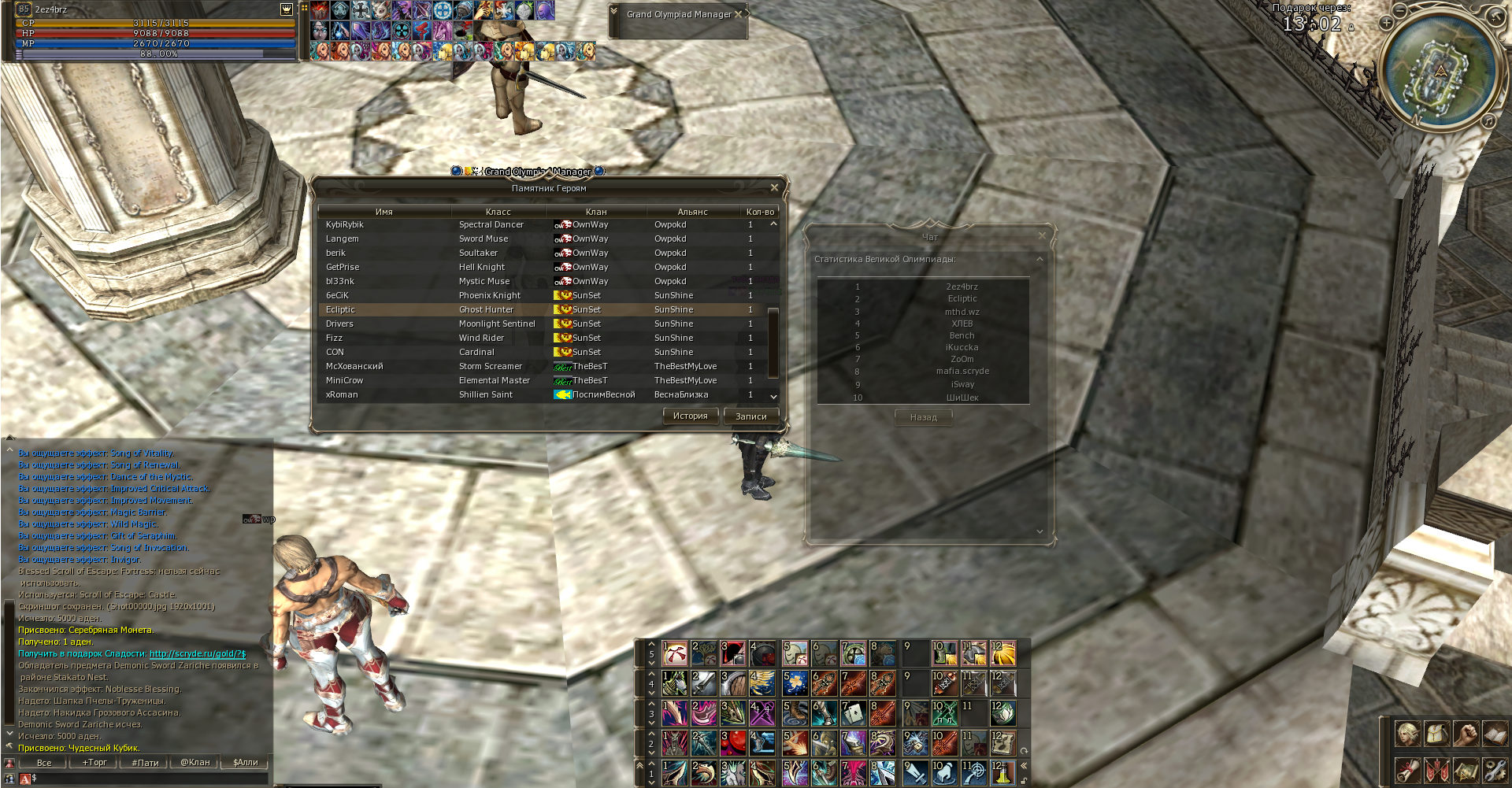Open the options wrench icon
Image resolution: width=1512 pixels, height=788 pixels.
coord(1495,771)
